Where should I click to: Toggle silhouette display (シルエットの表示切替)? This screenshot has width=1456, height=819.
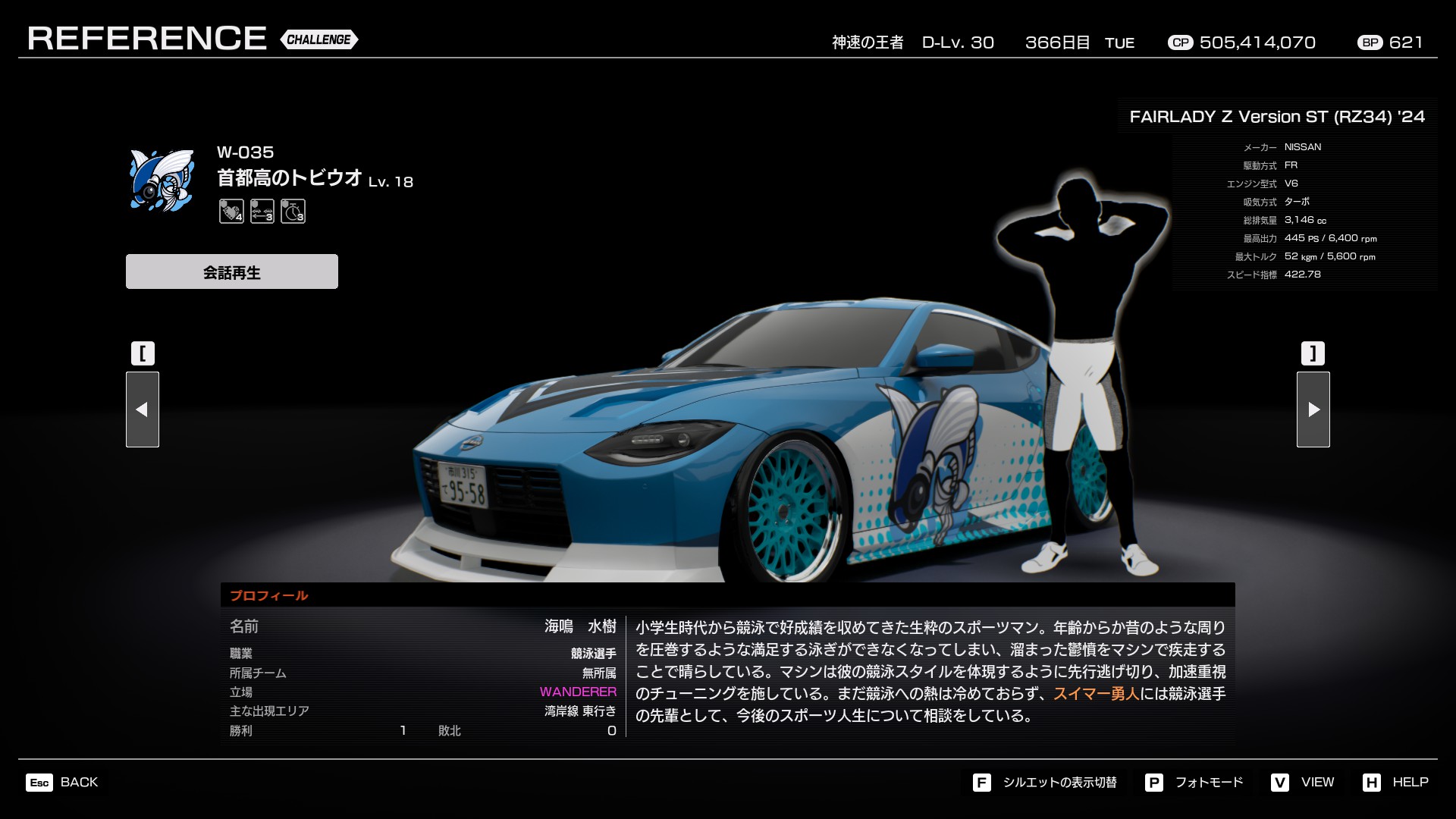coord(1045,782)
